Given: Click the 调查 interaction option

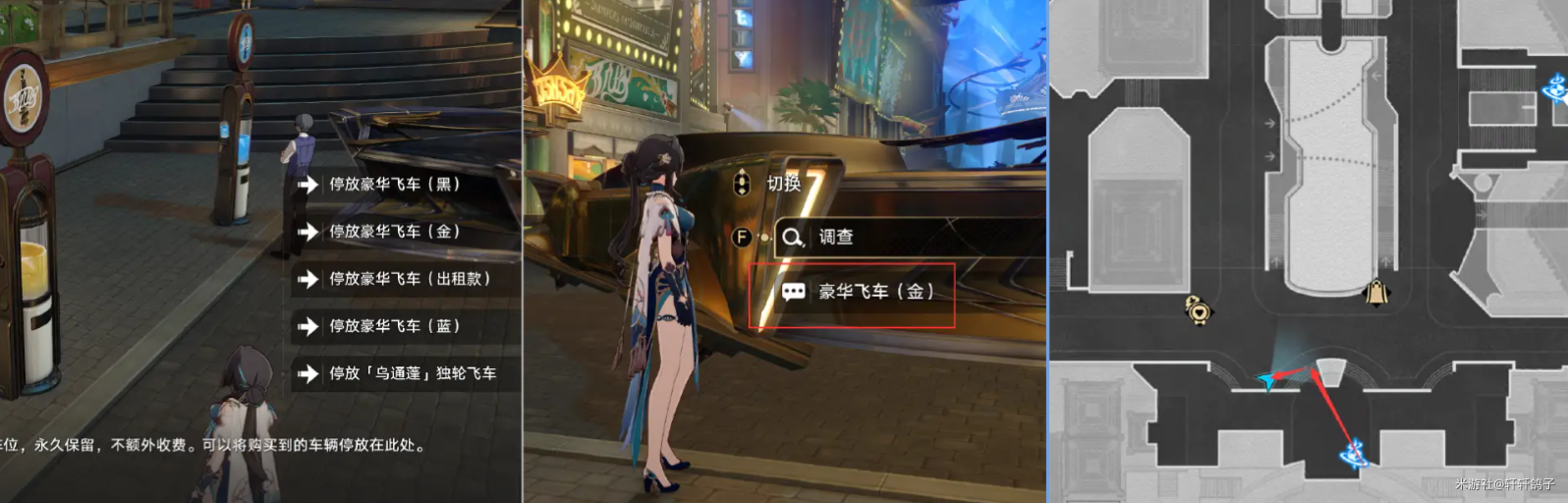Looking at the screenshot, I should (835, 237).
